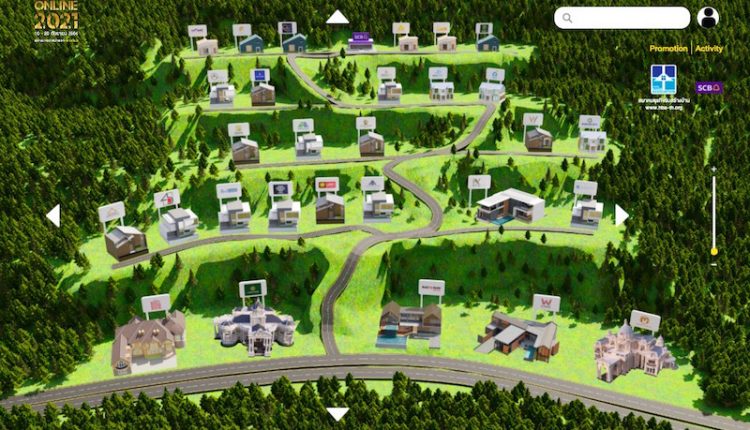Open the blue home builder association logo

pyautogui.click(x=663, y=80)
